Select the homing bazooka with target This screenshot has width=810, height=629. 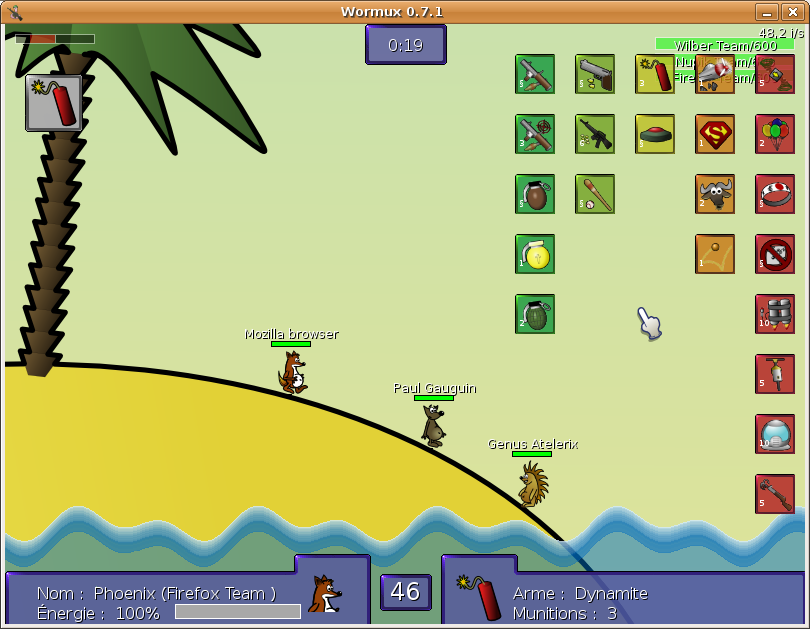(x=535, y=134)
